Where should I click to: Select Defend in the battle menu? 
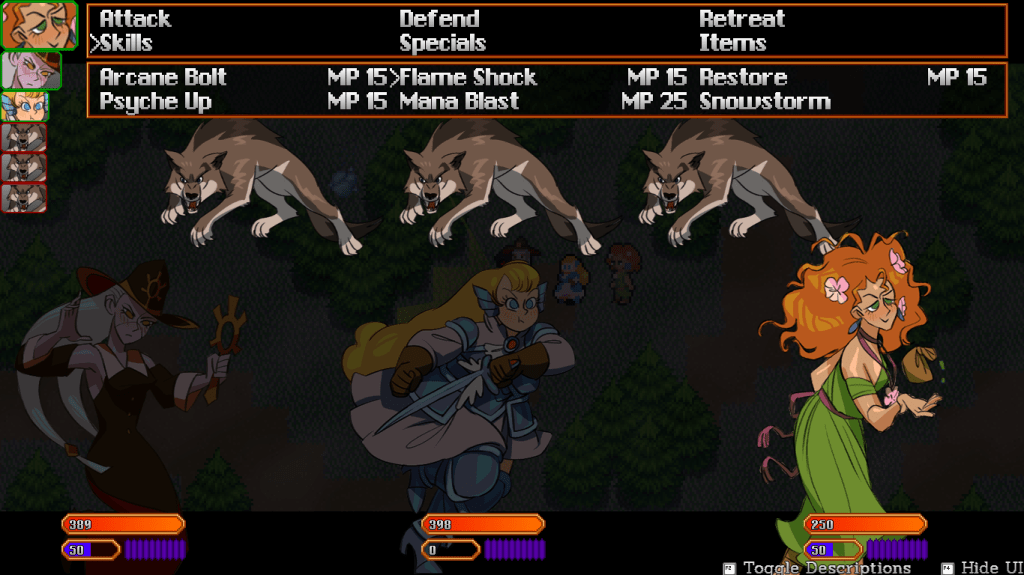coord(439,19)
